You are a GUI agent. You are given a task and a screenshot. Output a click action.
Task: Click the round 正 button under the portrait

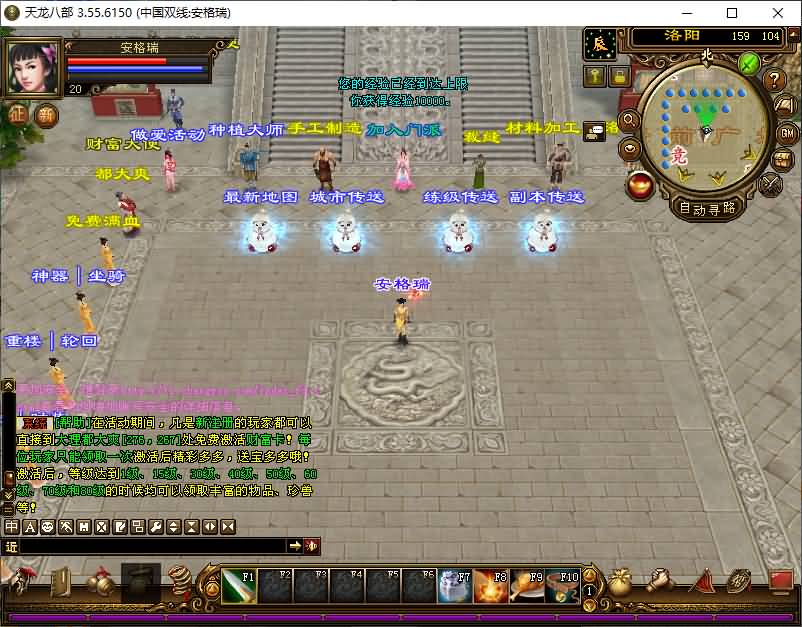tap(18, 114)
